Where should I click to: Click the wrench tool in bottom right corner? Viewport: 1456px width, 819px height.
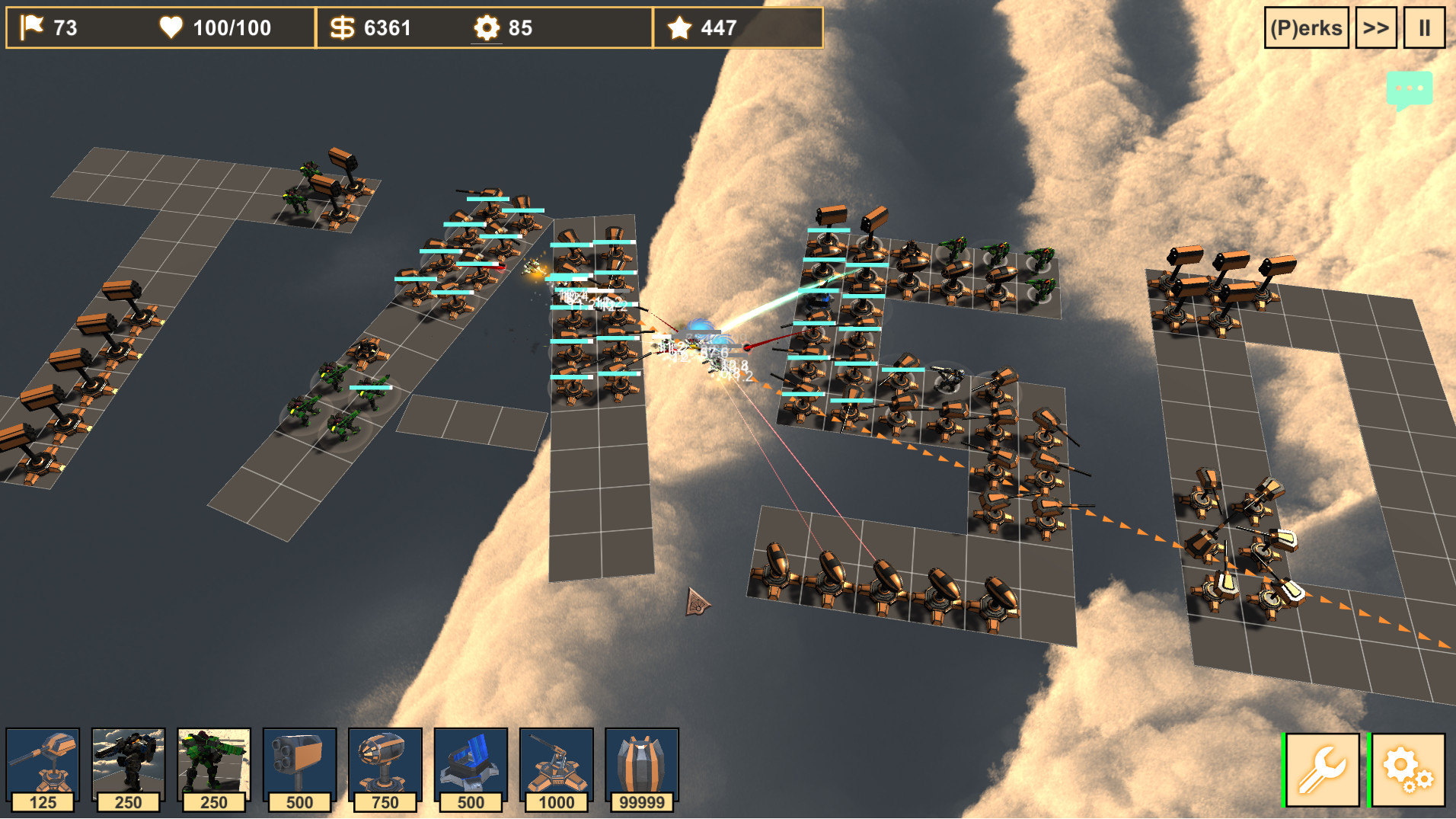click(1321, 766)
